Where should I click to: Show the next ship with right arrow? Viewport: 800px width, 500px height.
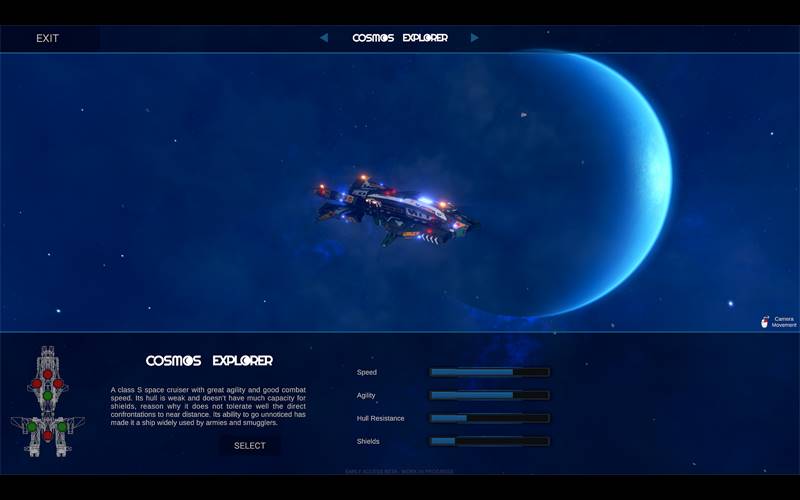pyautogui.click(x=475, y=38)
